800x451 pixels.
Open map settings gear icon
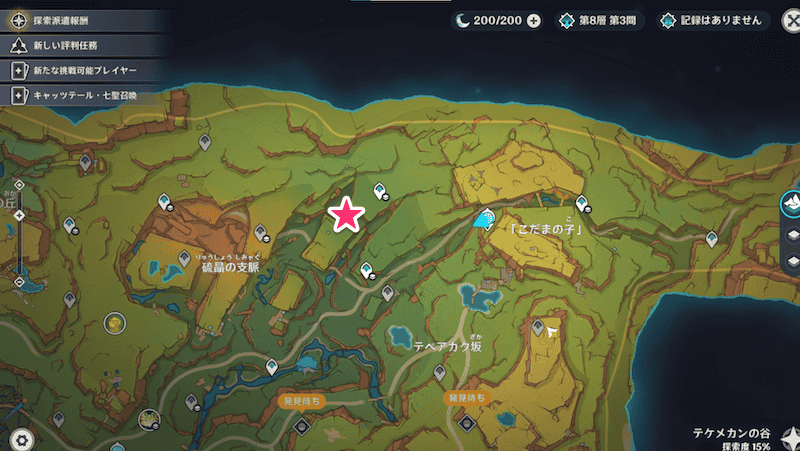(x=21, y=437)
